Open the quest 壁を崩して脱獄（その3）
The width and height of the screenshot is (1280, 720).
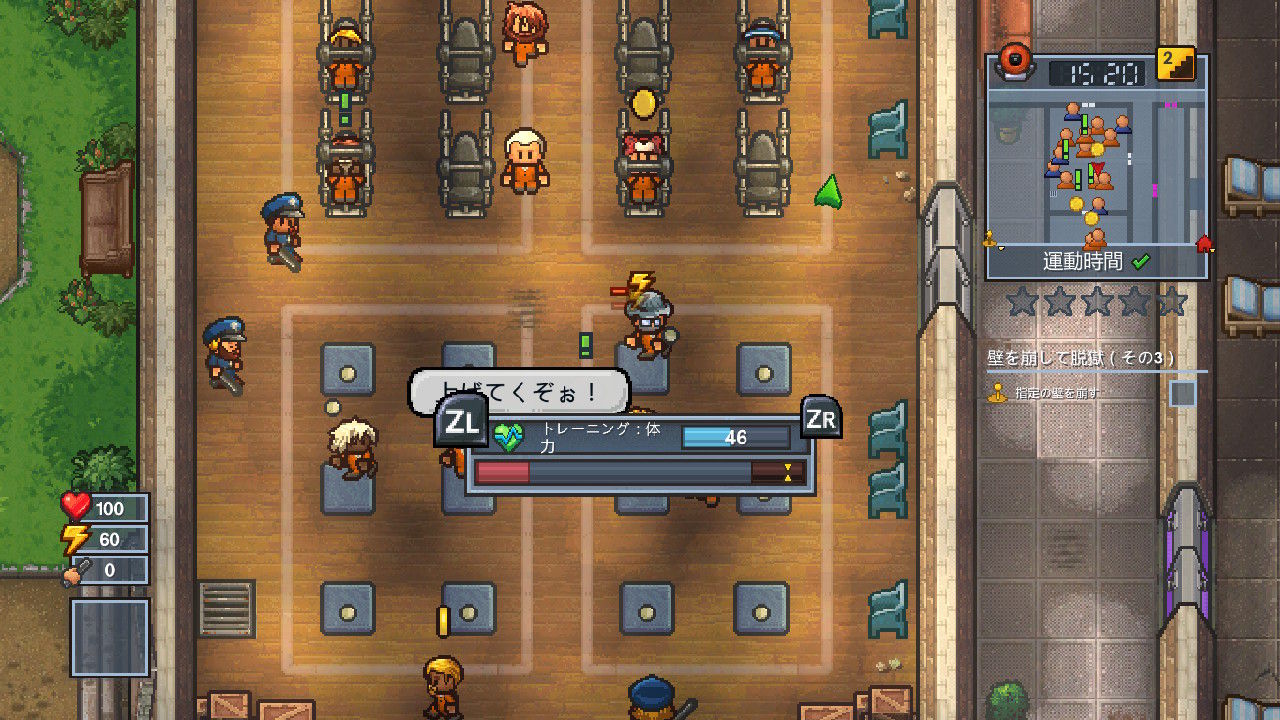coord(1080,355)
